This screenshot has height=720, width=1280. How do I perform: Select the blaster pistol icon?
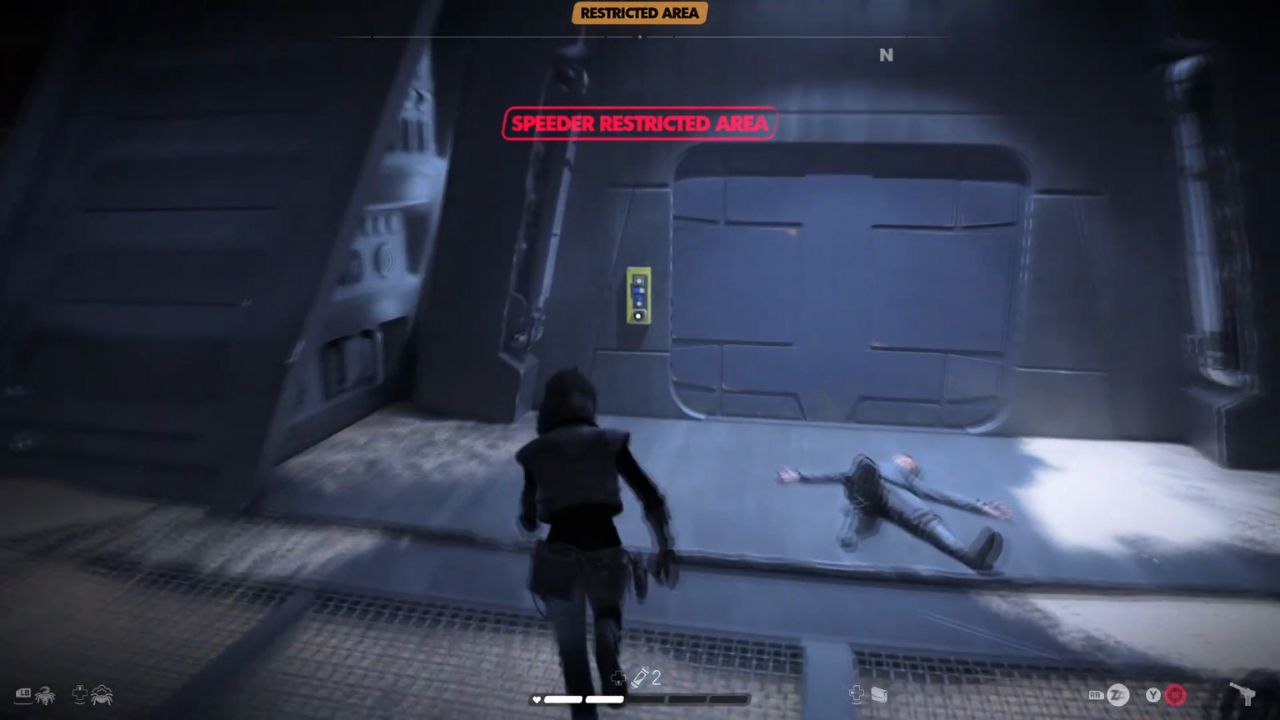click(1244, 694)
